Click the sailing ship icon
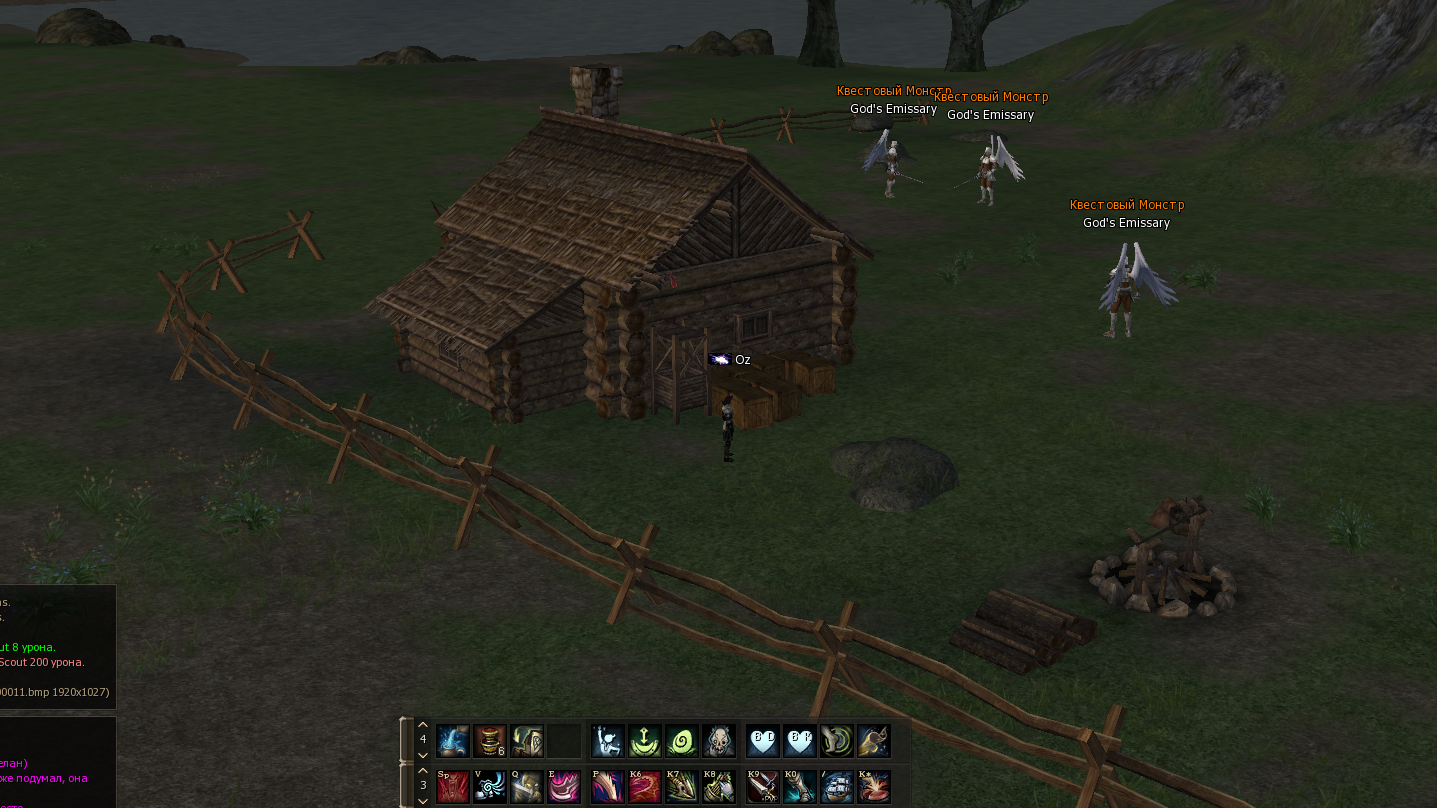The image size is (1437, 808). click(x=837, y=786)
